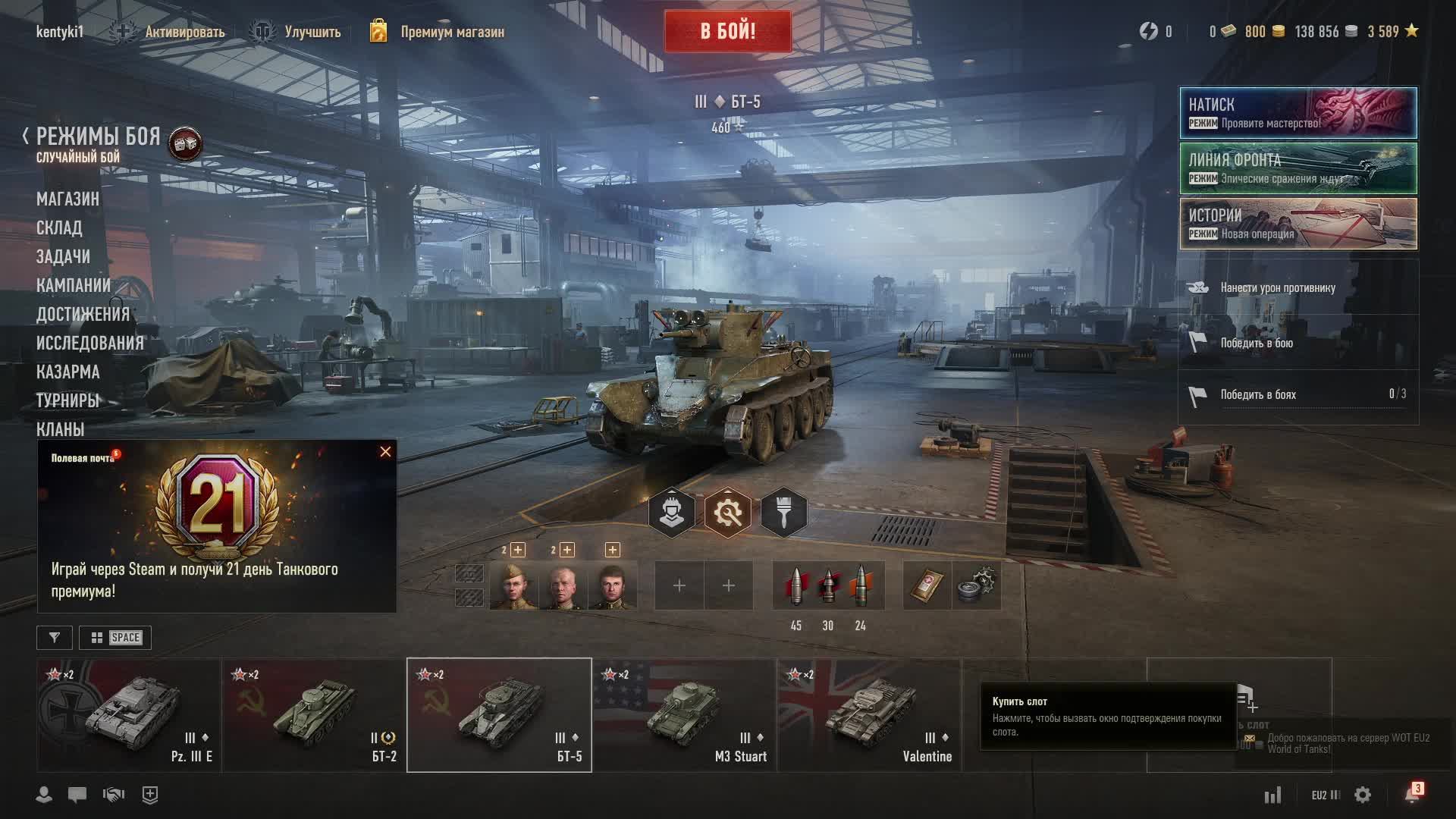This screenshot has width=1456, height=819.
Task: Open the ИСТОРИИ mode banner
Action: click(x=1298, y=224)
